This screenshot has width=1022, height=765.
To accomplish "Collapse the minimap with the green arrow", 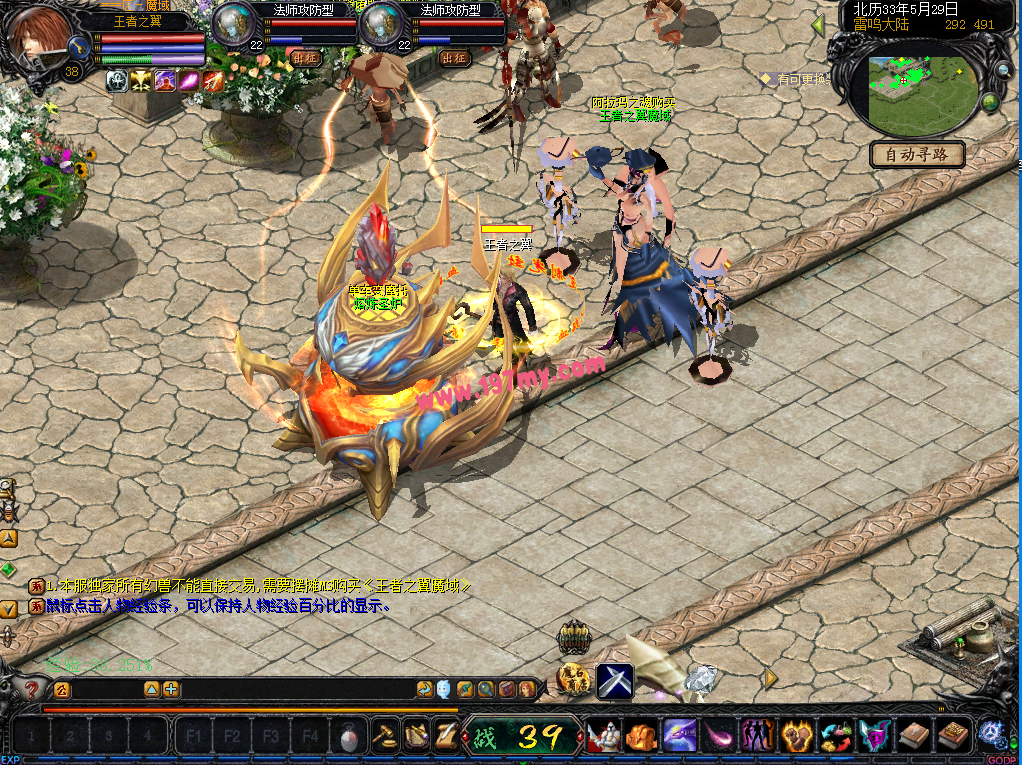I will pos(818,25).
